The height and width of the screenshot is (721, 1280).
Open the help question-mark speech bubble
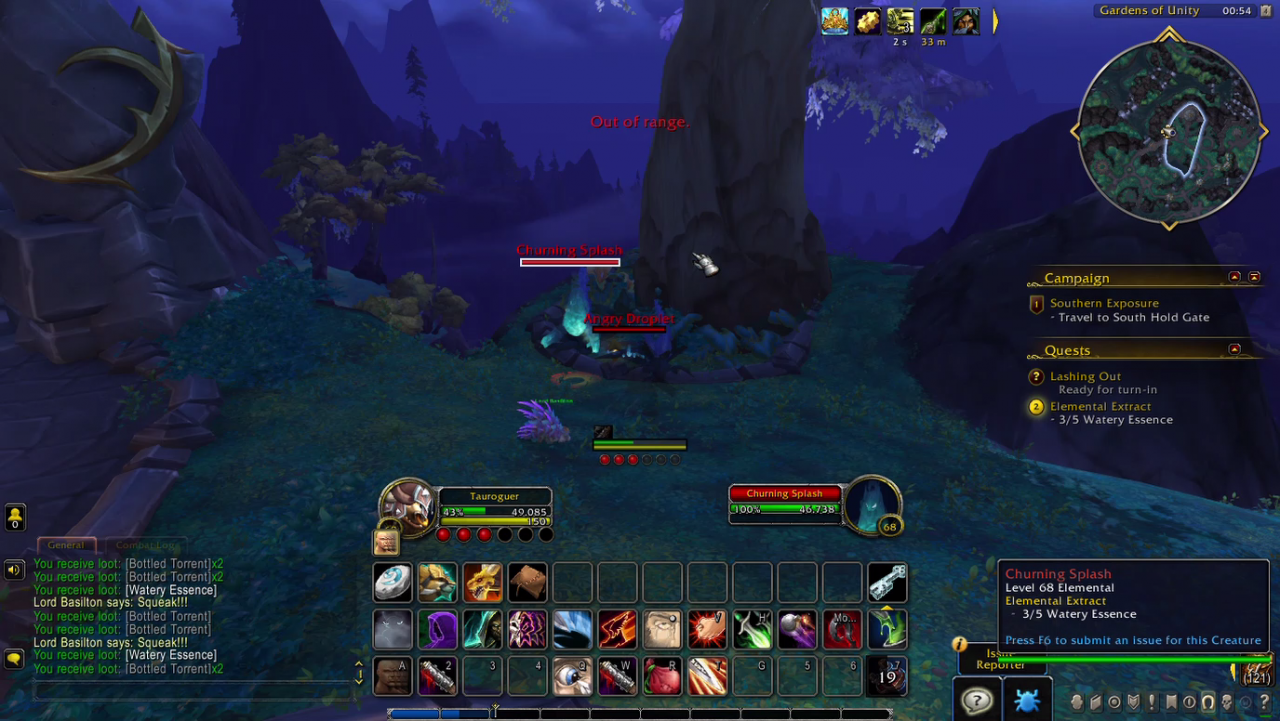pyautogui.click(x=976, y=700)
